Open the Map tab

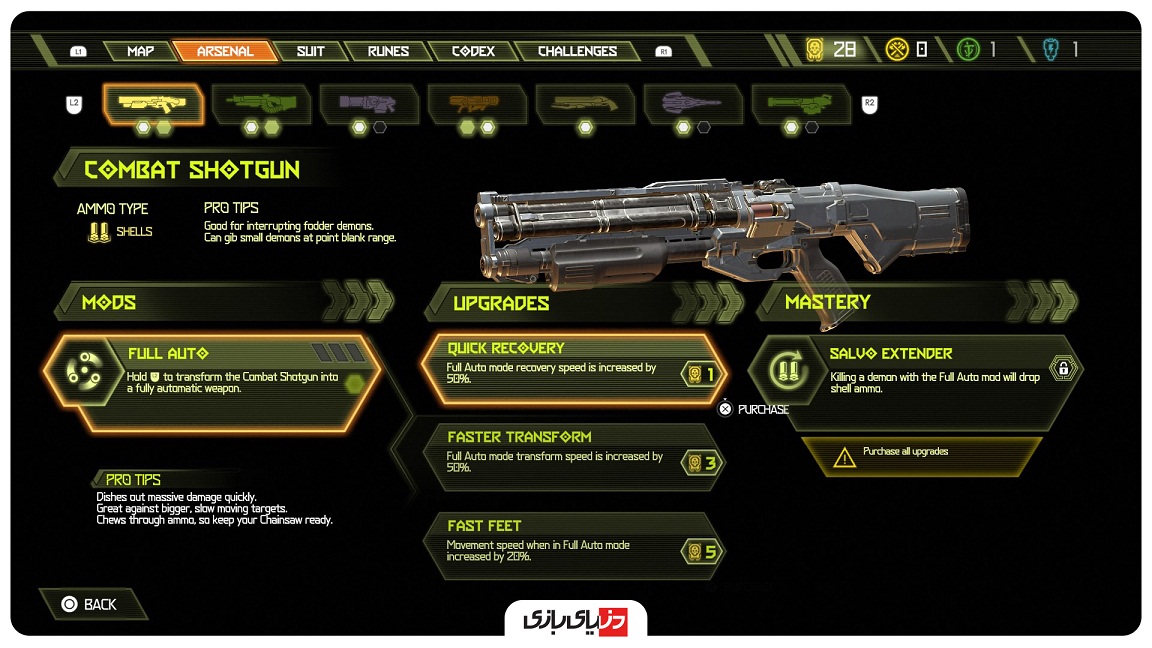tap(140, 51)
